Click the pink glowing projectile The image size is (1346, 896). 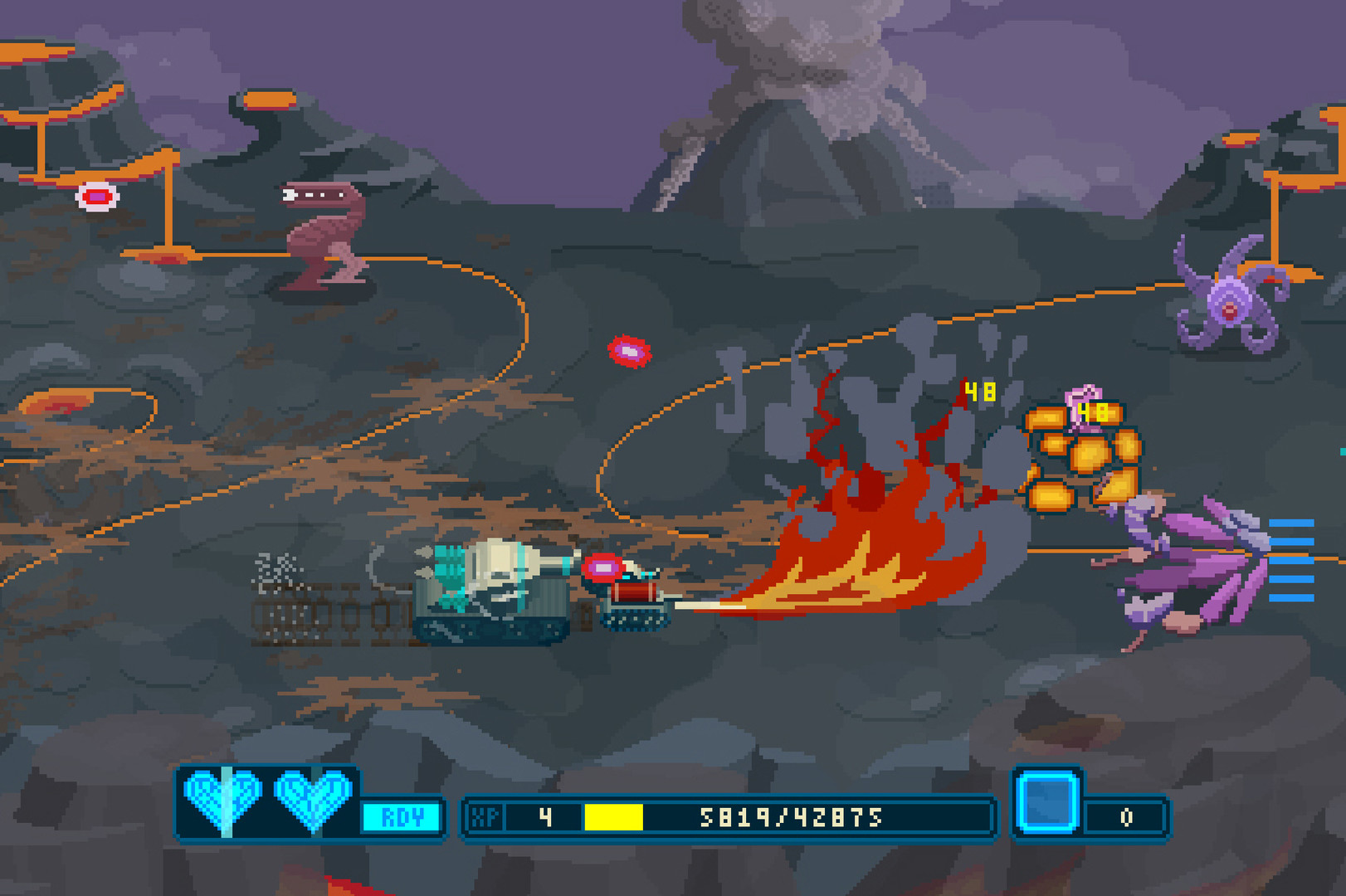(631, 350)
